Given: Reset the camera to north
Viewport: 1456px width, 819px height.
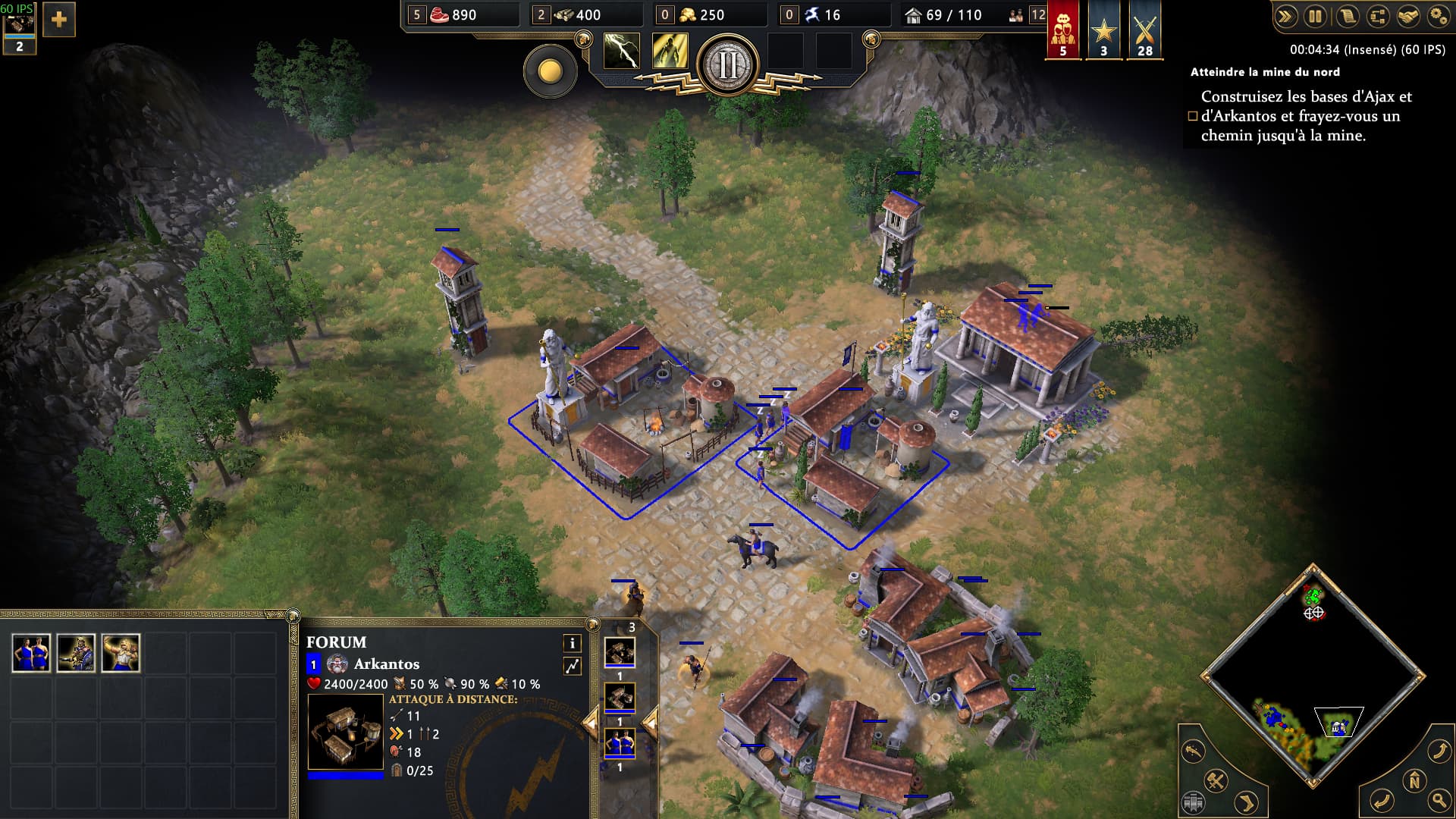Looking at the screenshot, I should (x=1414, y=780).
